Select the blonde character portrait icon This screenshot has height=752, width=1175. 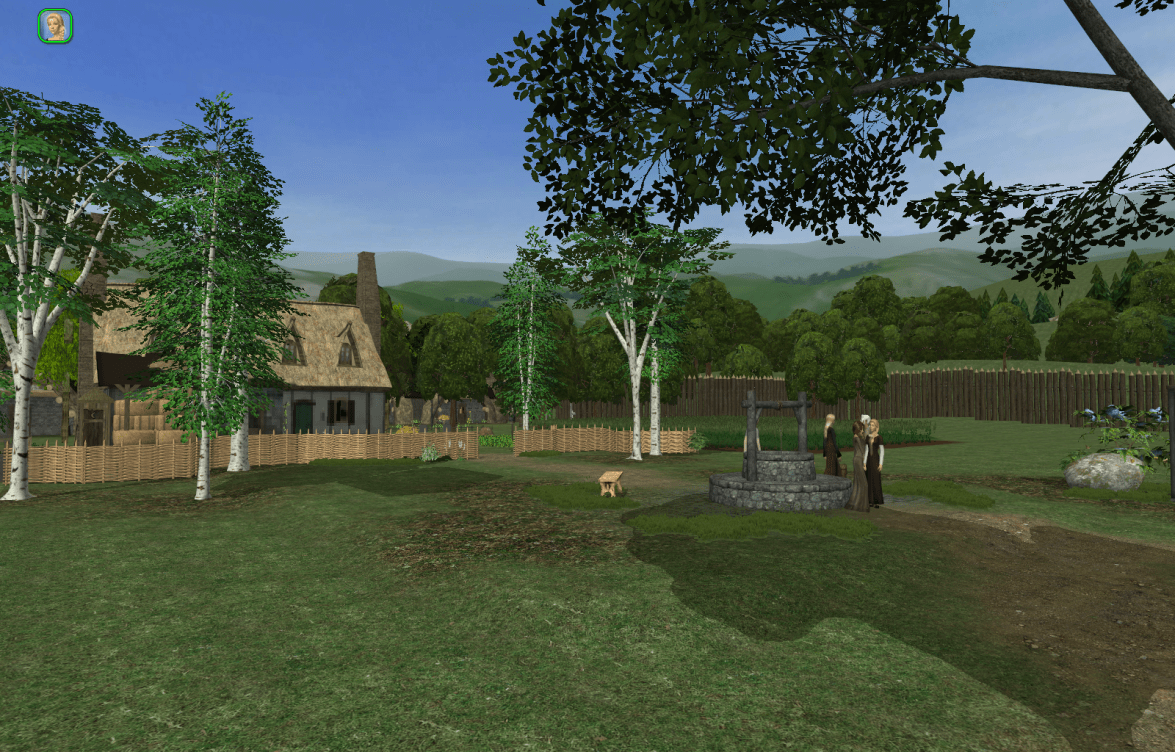[x=55, y=26]
